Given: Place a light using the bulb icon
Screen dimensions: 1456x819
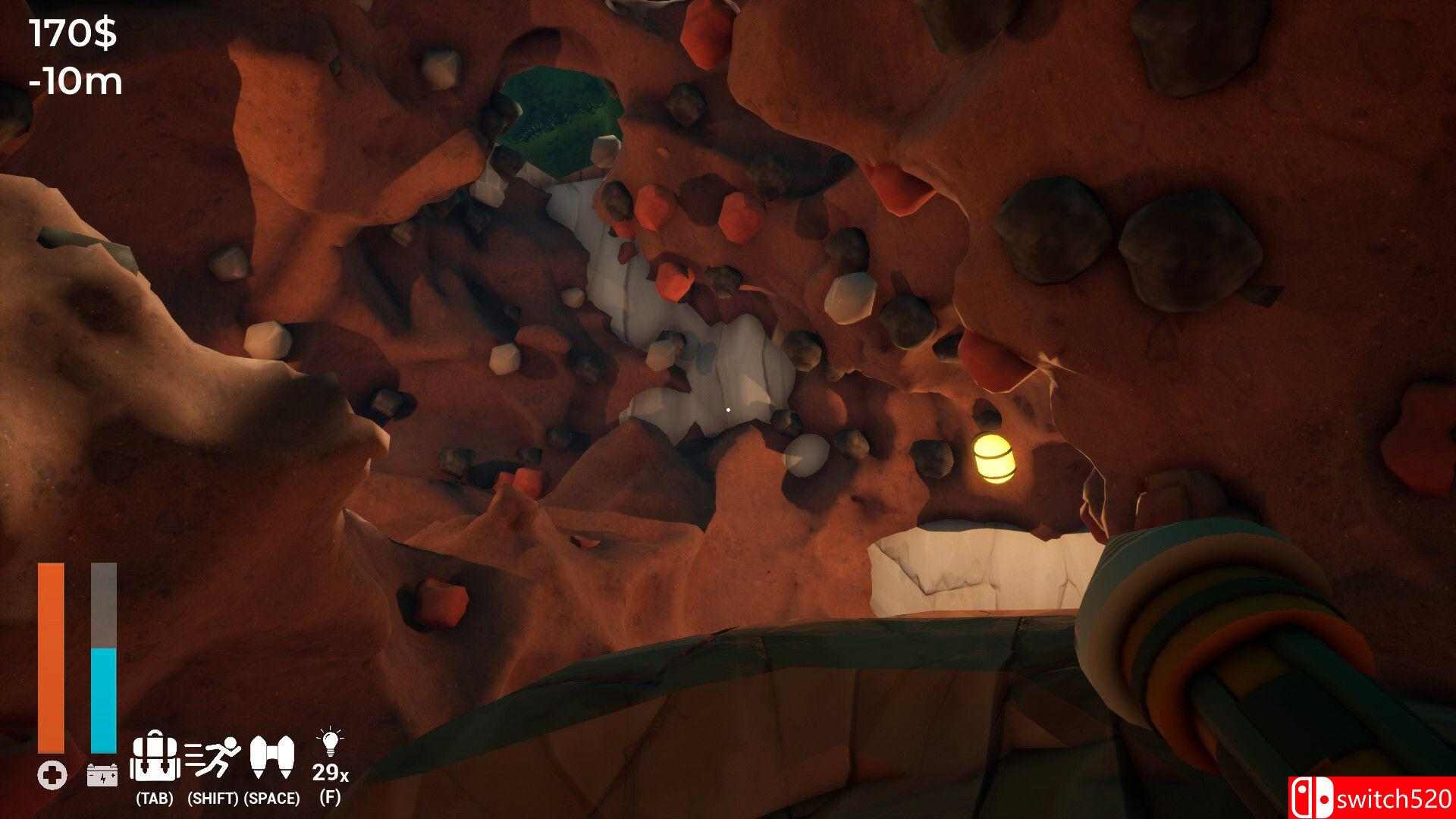Looking at the screenshot, I should click(330, 744).
